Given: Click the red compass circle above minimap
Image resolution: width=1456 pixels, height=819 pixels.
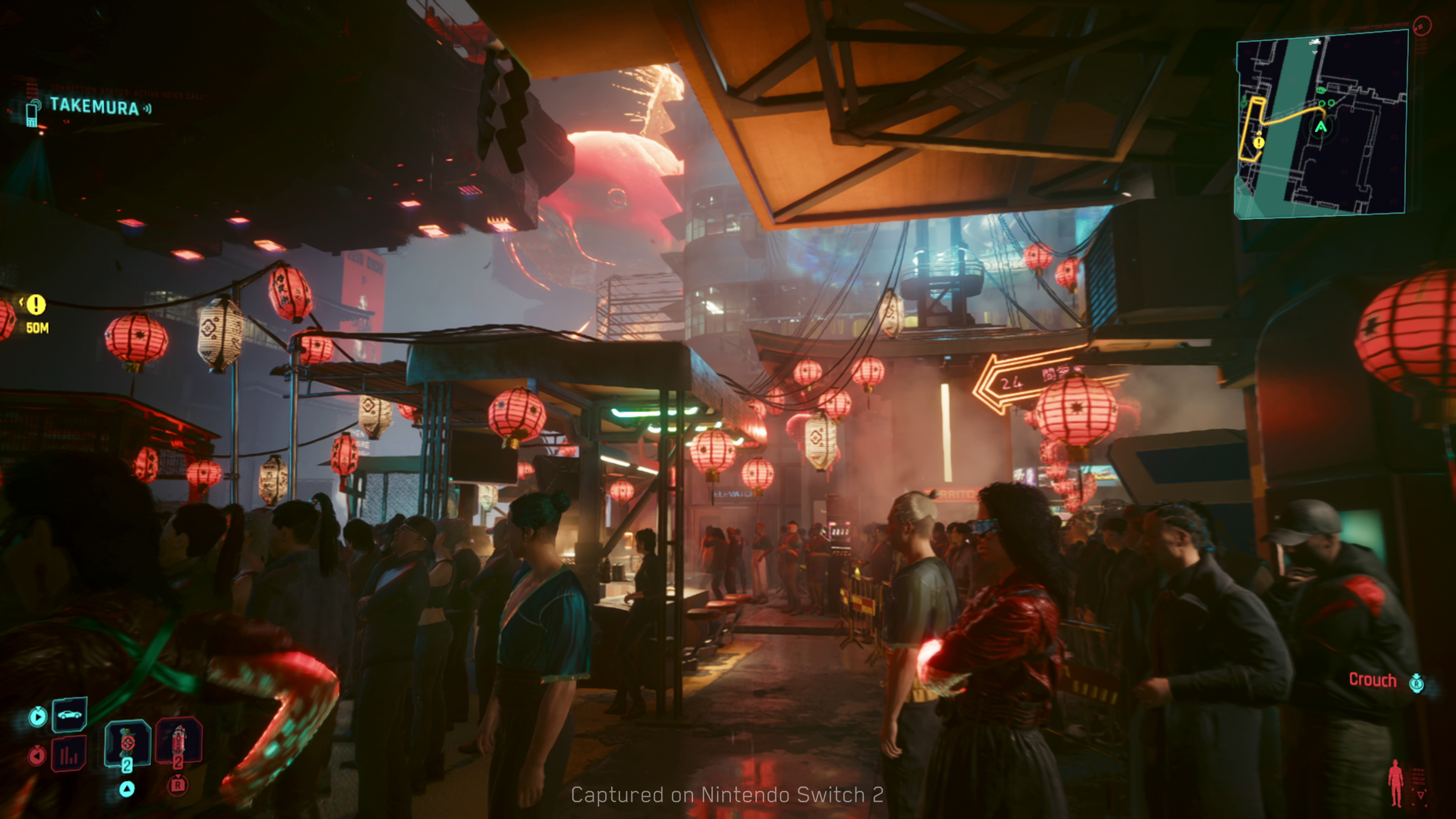Looking at the screenshot, I should [x=1421, y=25].
